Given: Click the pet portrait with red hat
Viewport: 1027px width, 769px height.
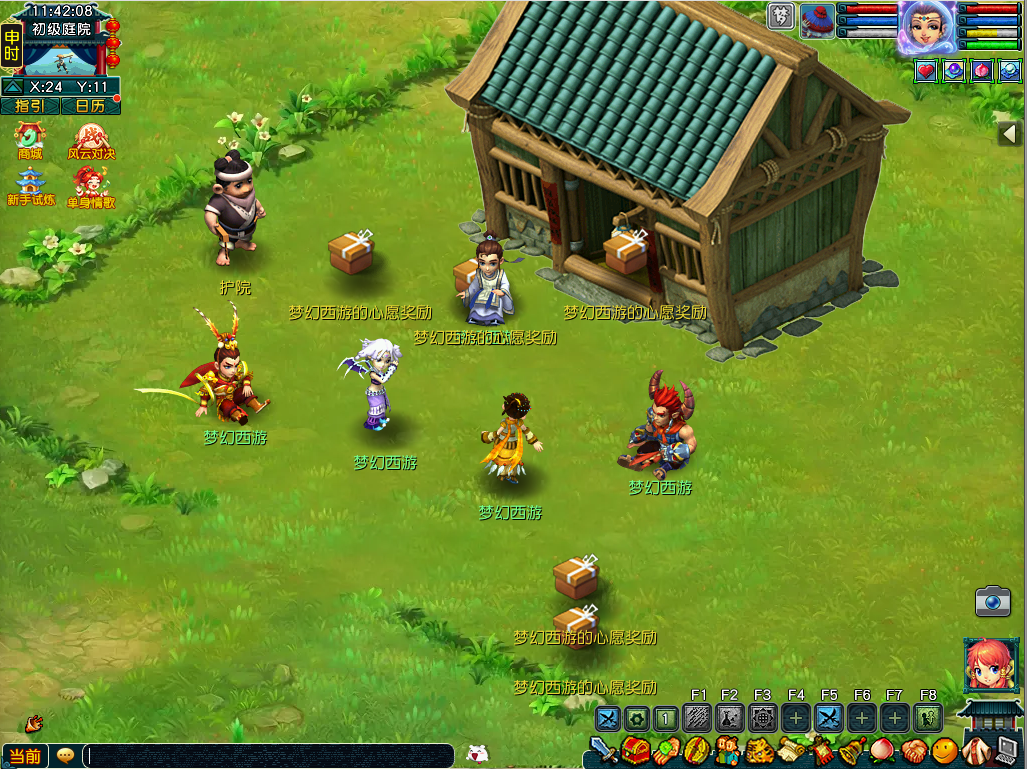Looking at the screenshot, I should click(x=817, y=20).
